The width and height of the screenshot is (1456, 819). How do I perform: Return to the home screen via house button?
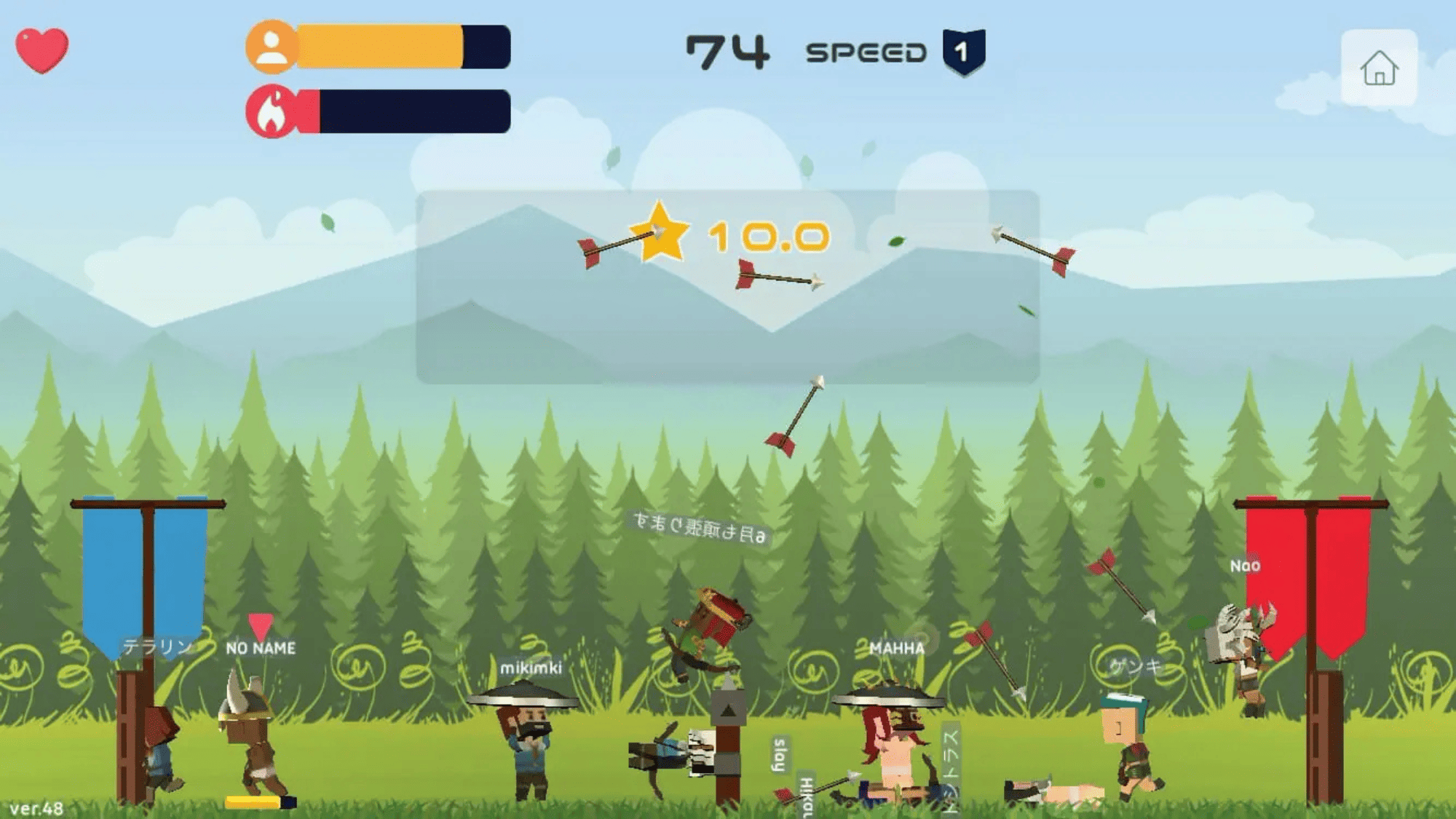point(1379,68)
